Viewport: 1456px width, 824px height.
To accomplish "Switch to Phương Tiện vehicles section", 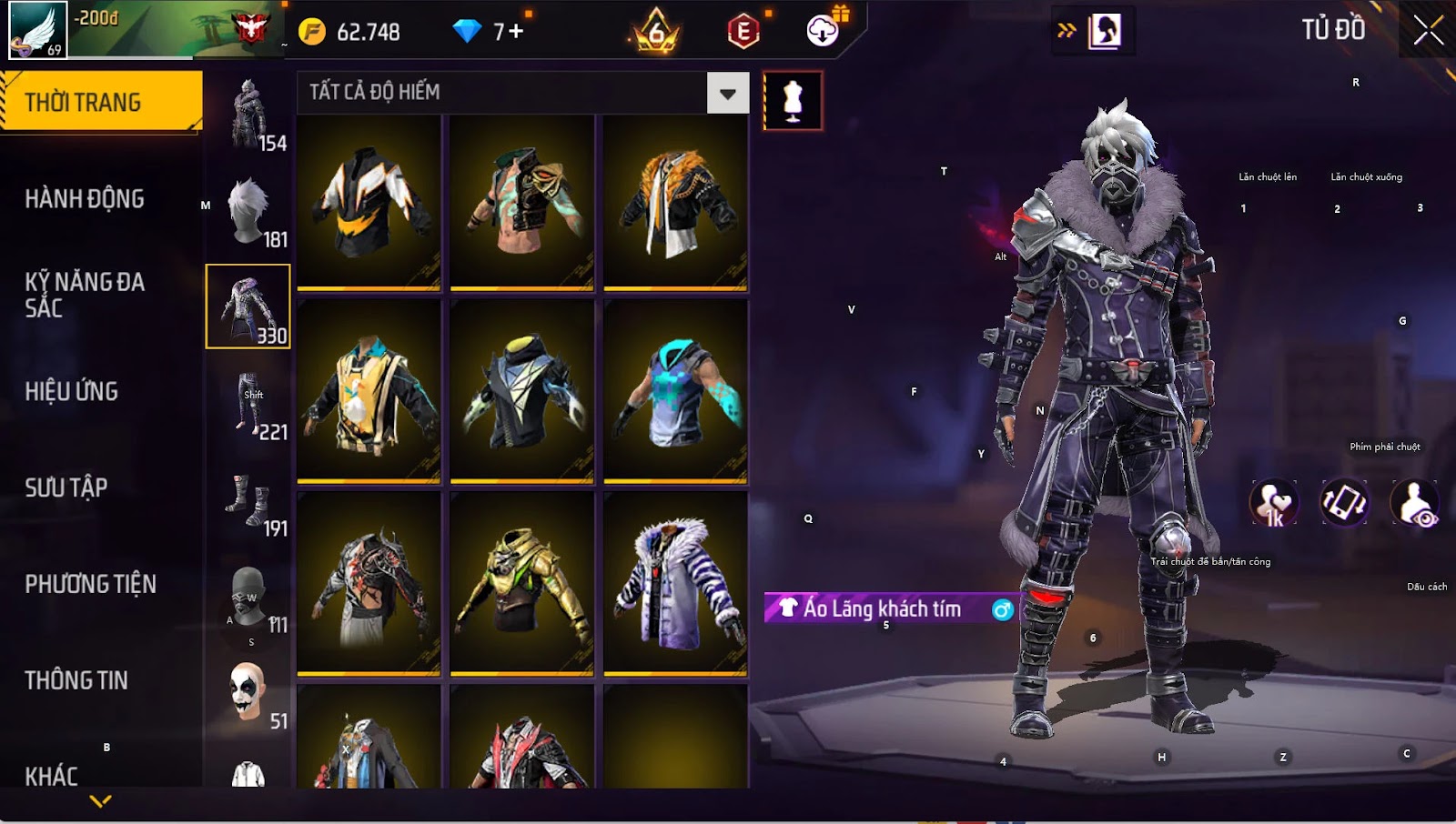I will (x=91, y=584).
